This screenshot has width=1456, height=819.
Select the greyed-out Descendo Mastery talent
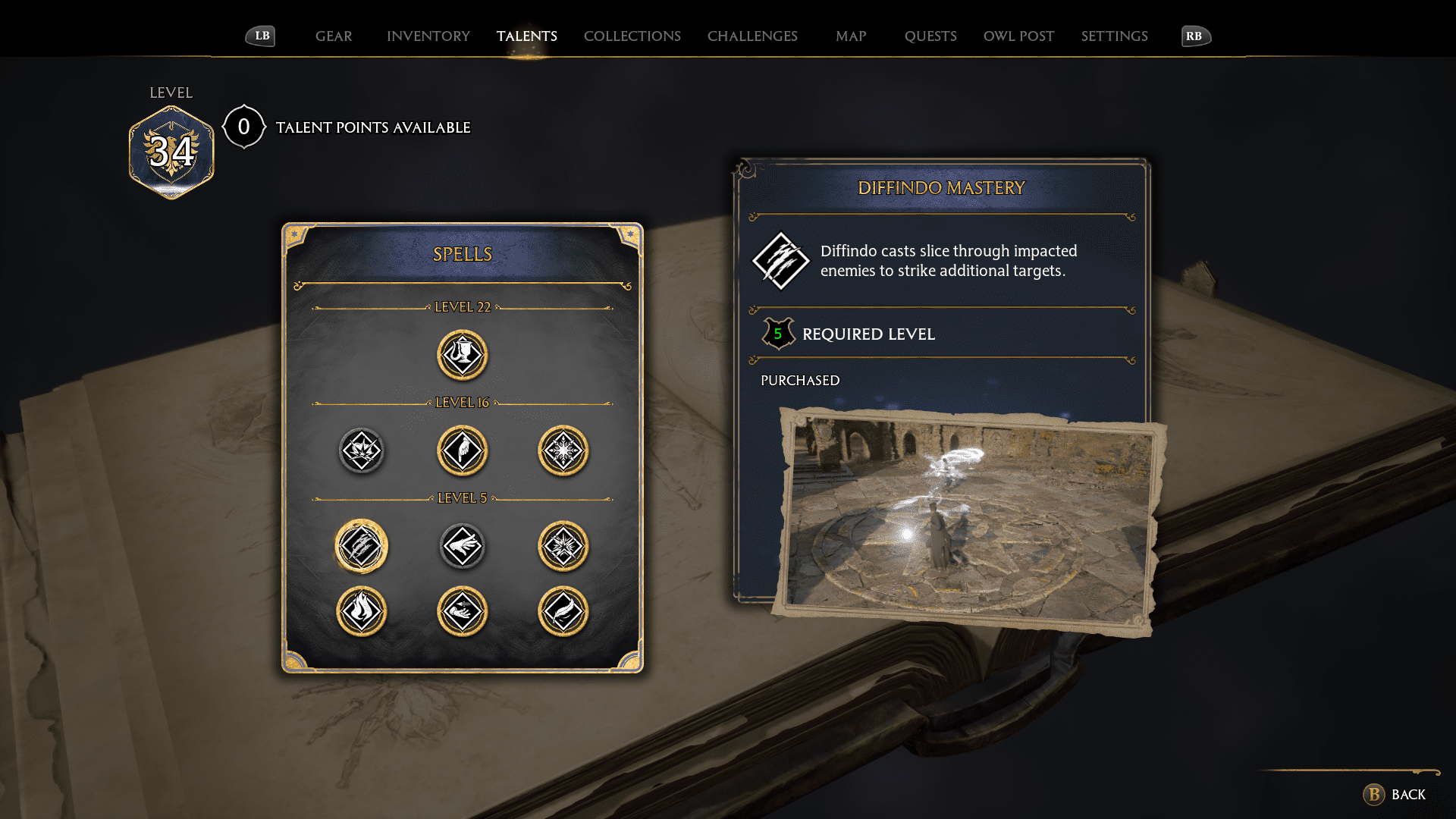coord(463,545)
